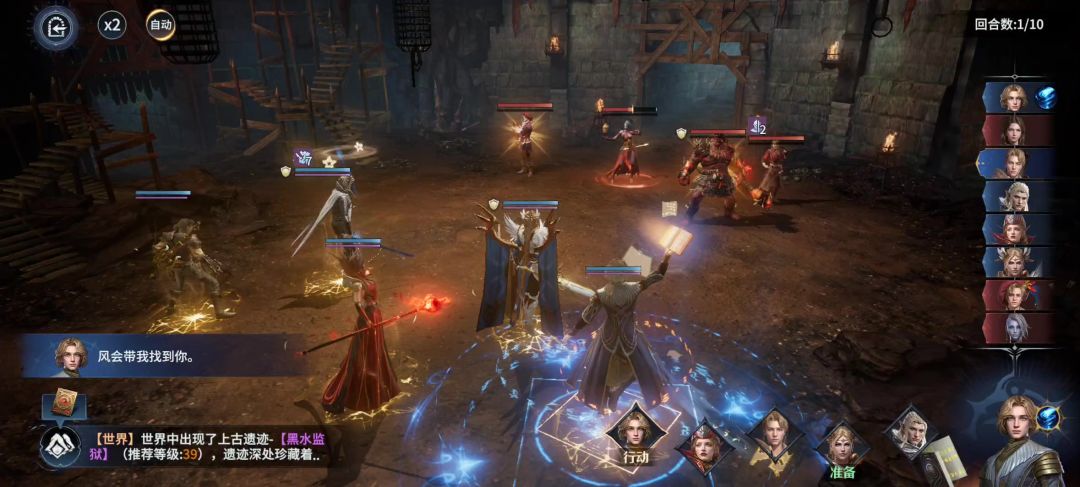Choose the red-hooded mage portrait in the bottom bar

[x=705, y=447]
